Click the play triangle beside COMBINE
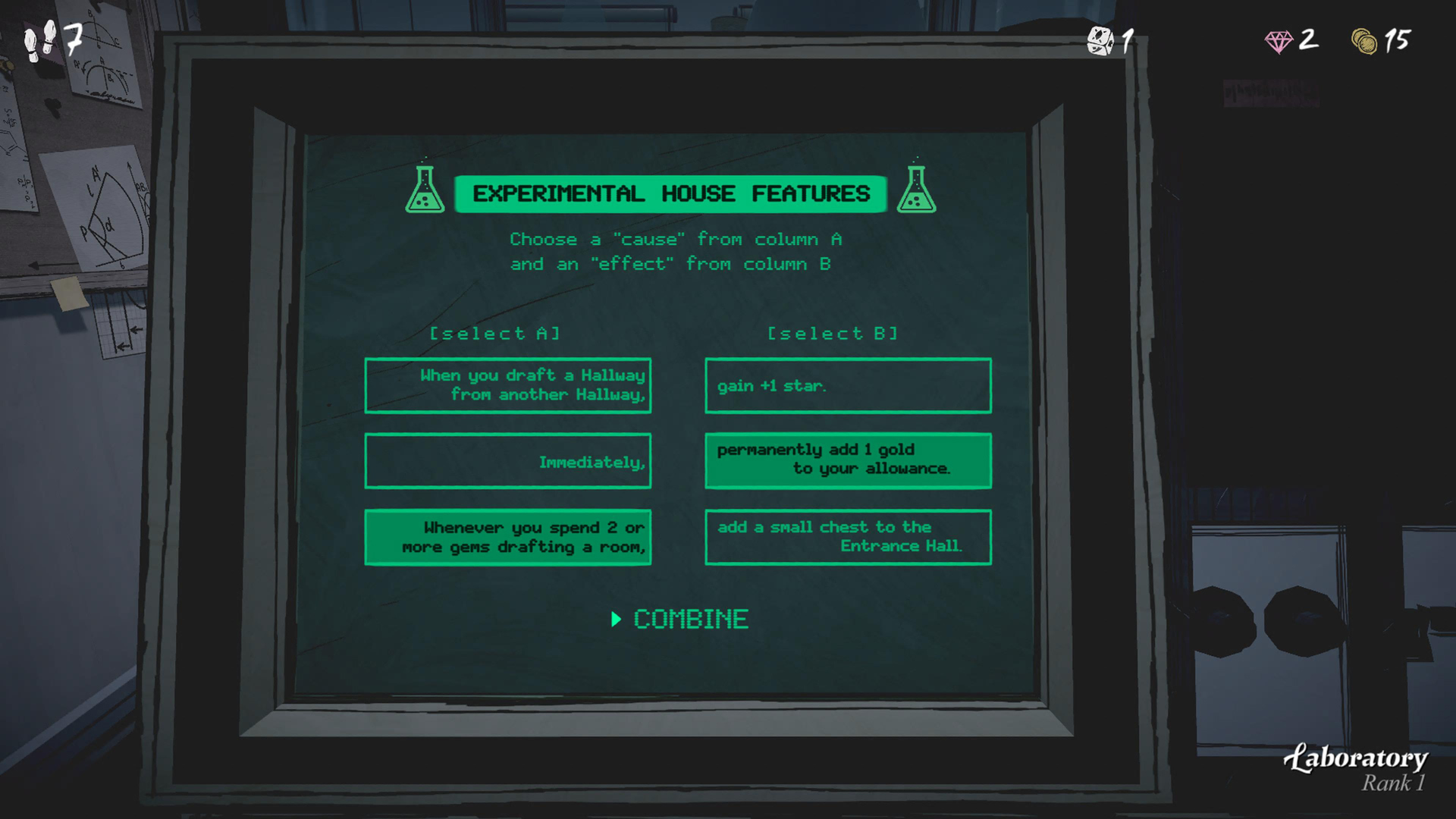 pos(618,620)
